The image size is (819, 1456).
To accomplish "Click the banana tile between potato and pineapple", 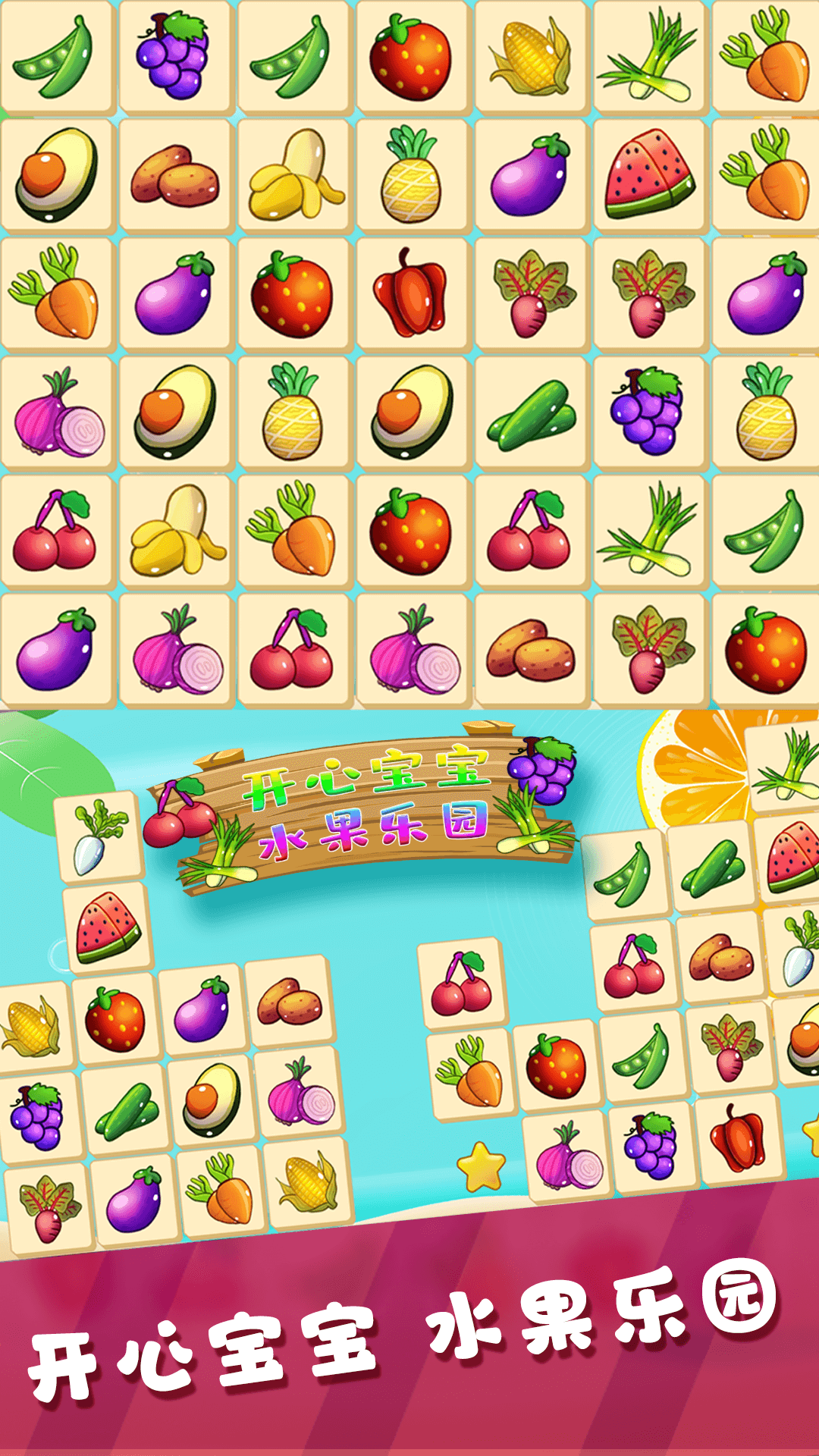I will [293, 176].
